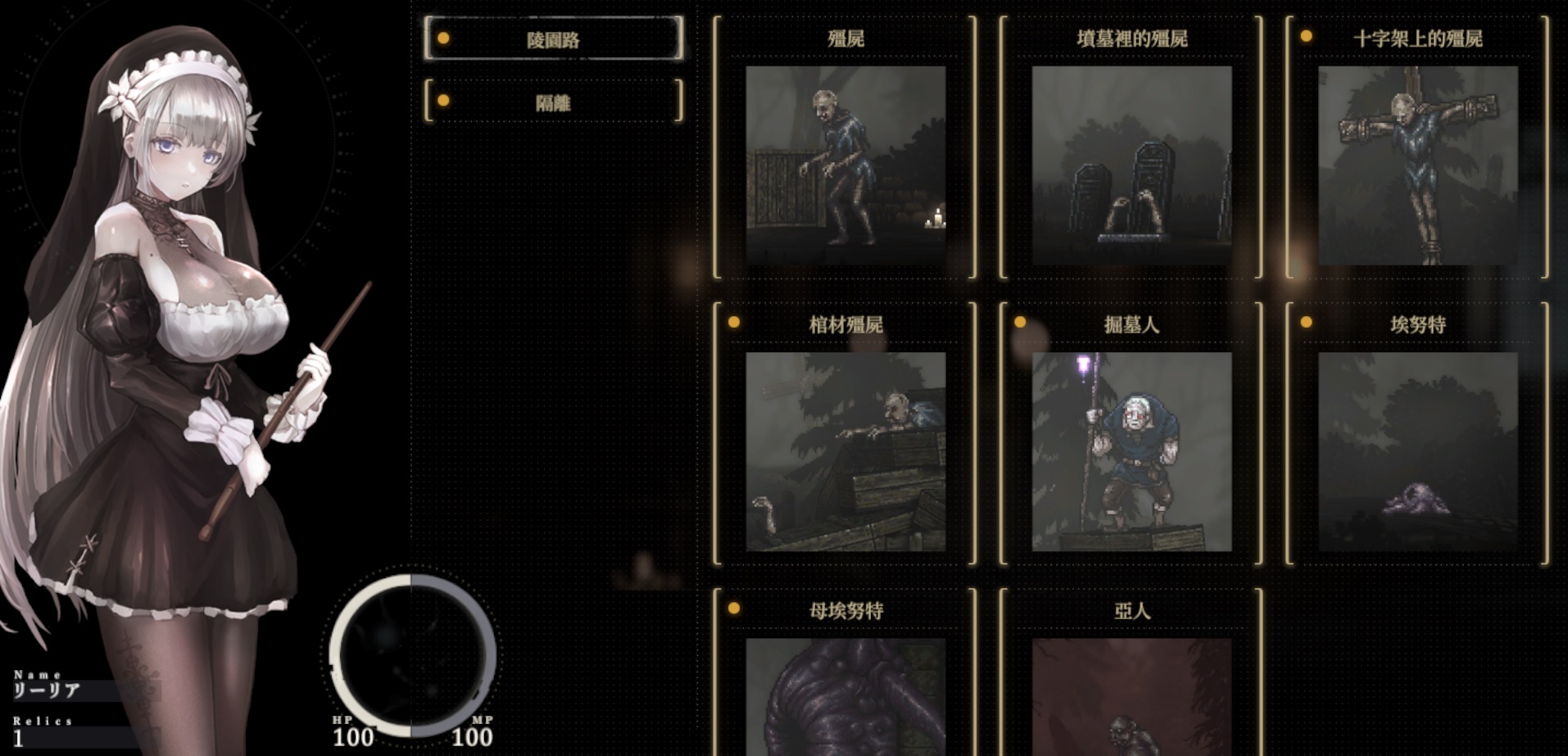The height and width of the screenshot is (756, 1568).
Task: Switch to the 隔離 area tab
Action: 553,102
